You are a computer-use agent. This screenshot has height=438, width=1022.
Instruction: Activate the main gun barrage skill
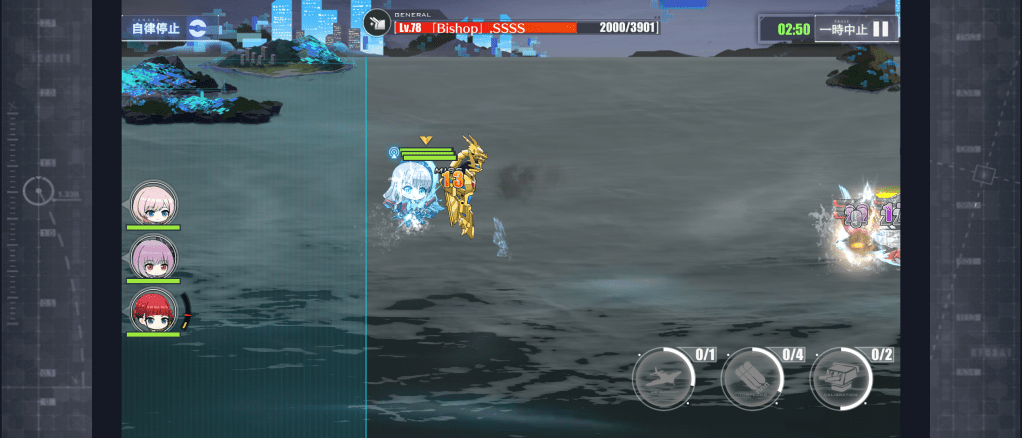coord(841,379)
